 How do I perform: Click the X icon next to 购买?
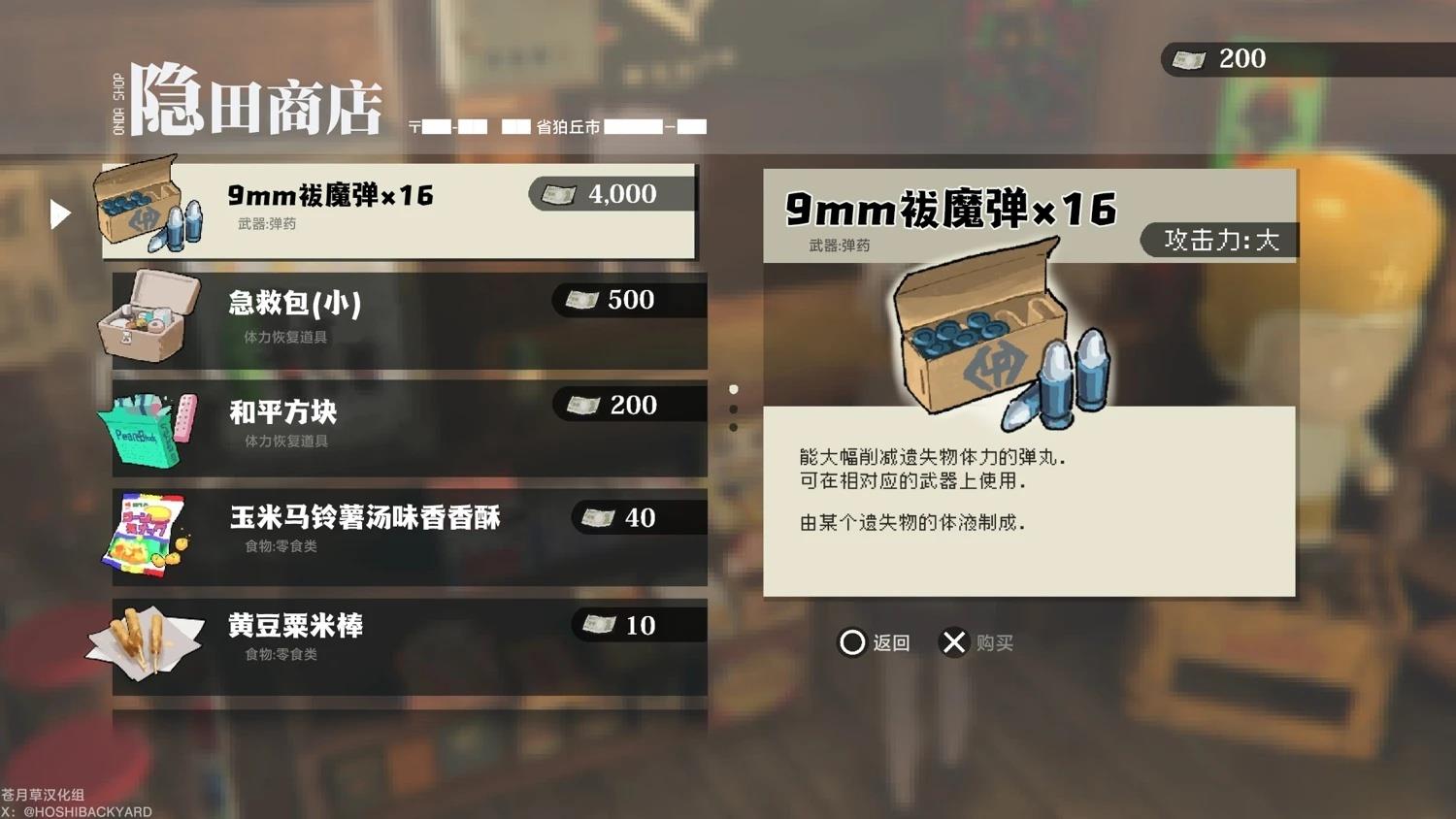pyautogui.click(x=954, y=641)
